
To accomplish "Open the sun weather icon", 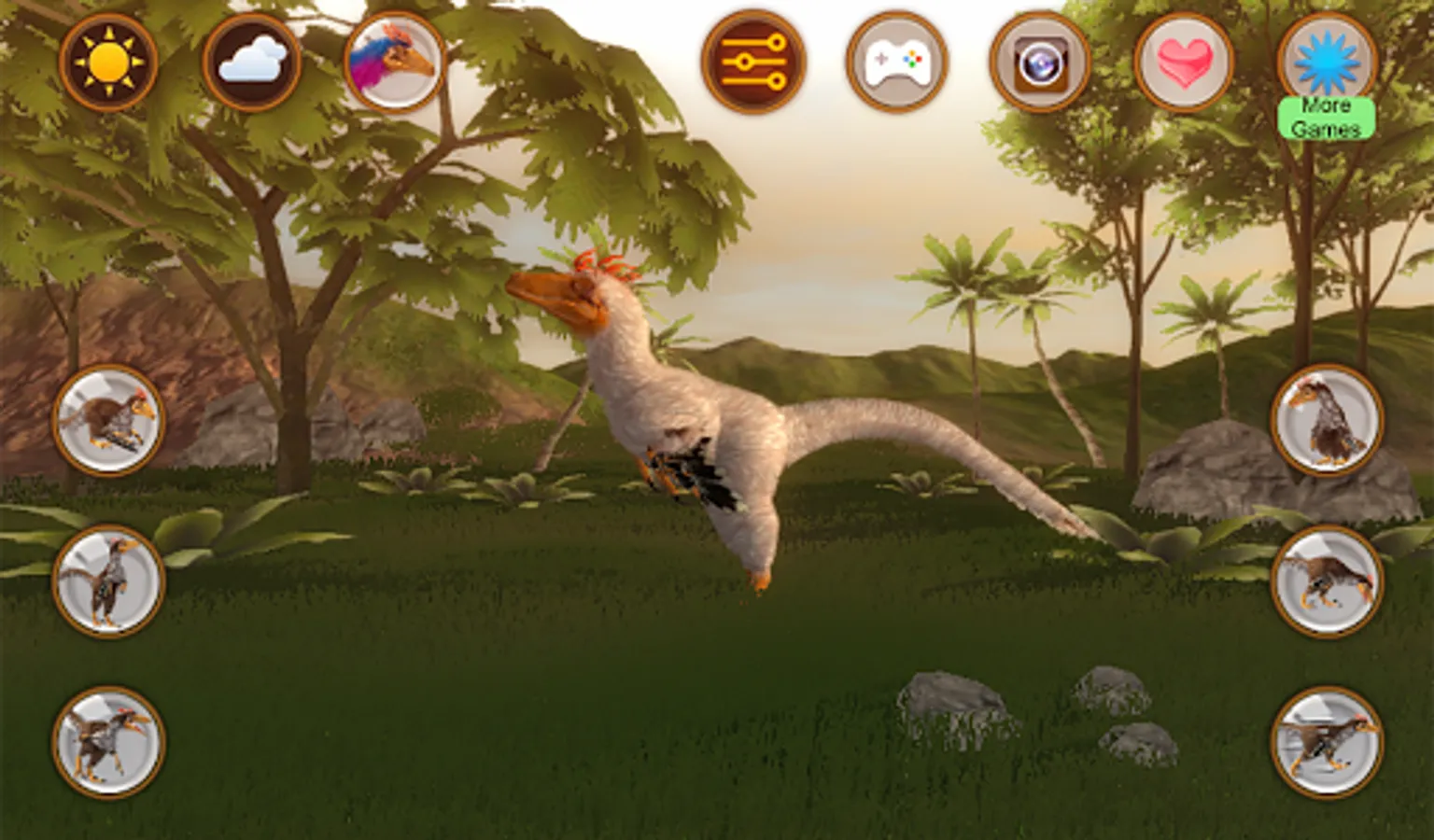I will pos(105,61).
